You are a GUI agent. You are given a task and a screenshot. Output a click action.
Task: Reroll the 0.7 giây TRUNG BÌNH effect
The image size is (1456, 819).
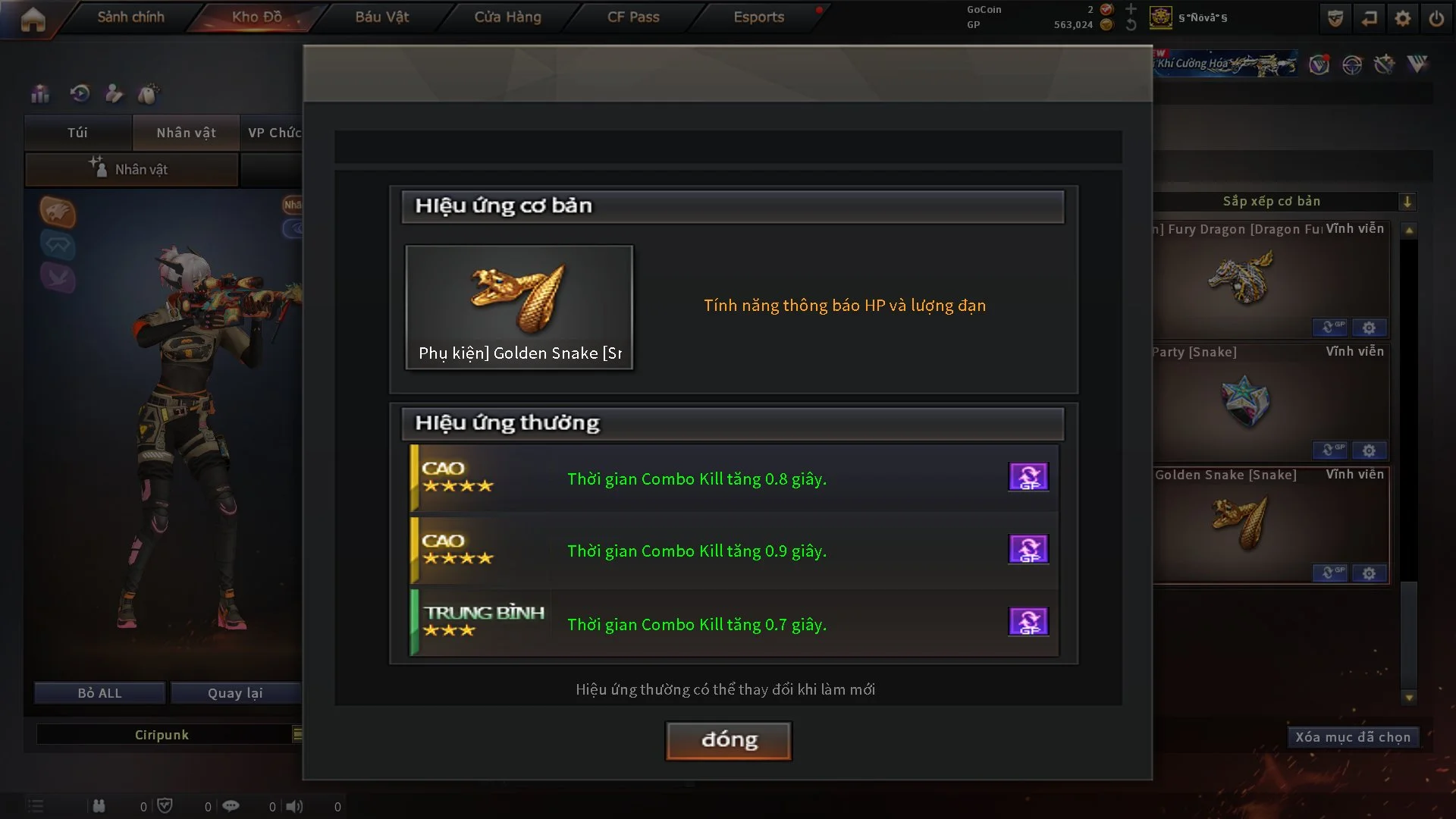click(1028, 622)
